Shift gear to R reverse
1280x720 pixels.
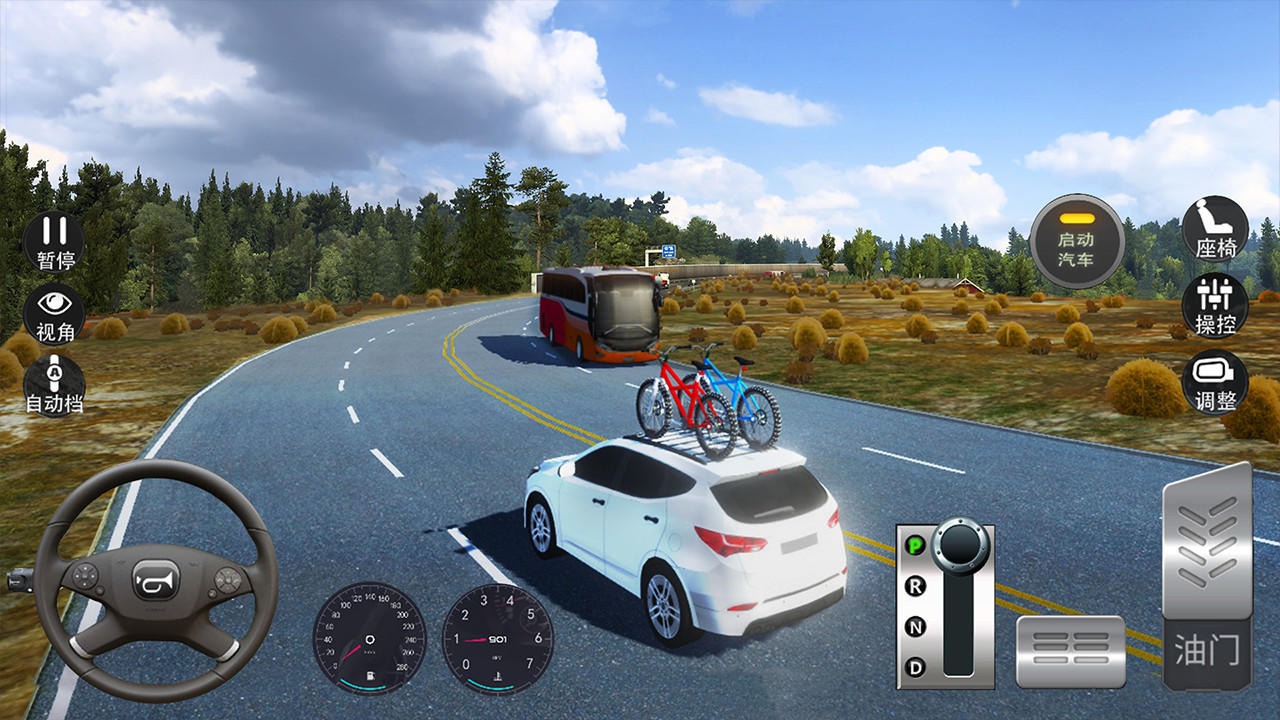tap(914, 586)
